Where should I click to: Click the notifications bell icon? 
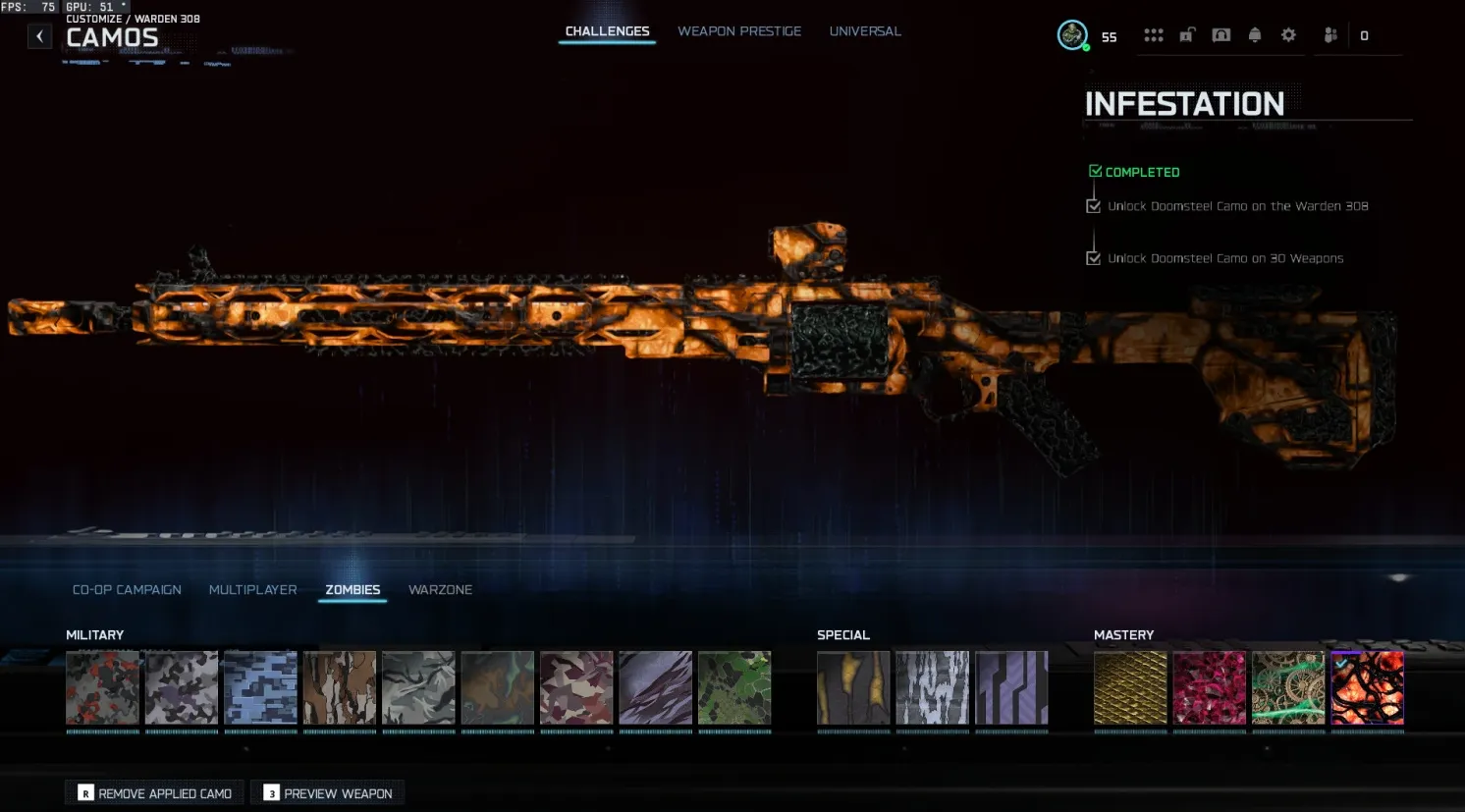pyautogui.click(x=1255, y=34)
